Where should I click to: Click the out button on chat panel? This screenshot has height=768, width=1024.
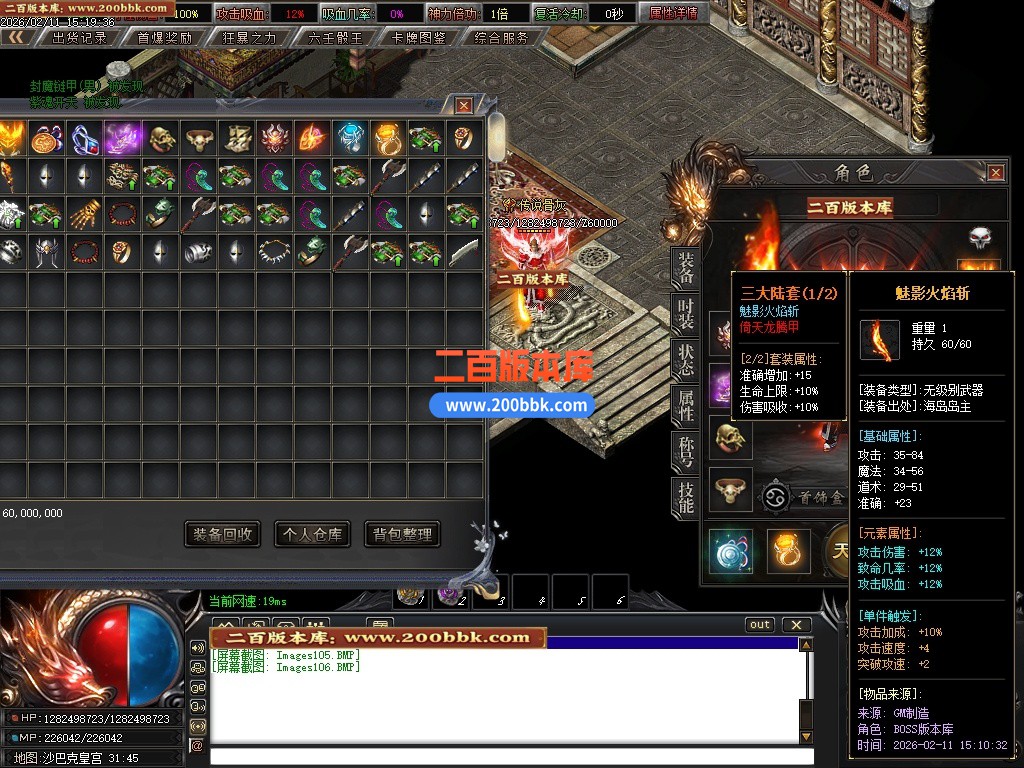(760, 625)
